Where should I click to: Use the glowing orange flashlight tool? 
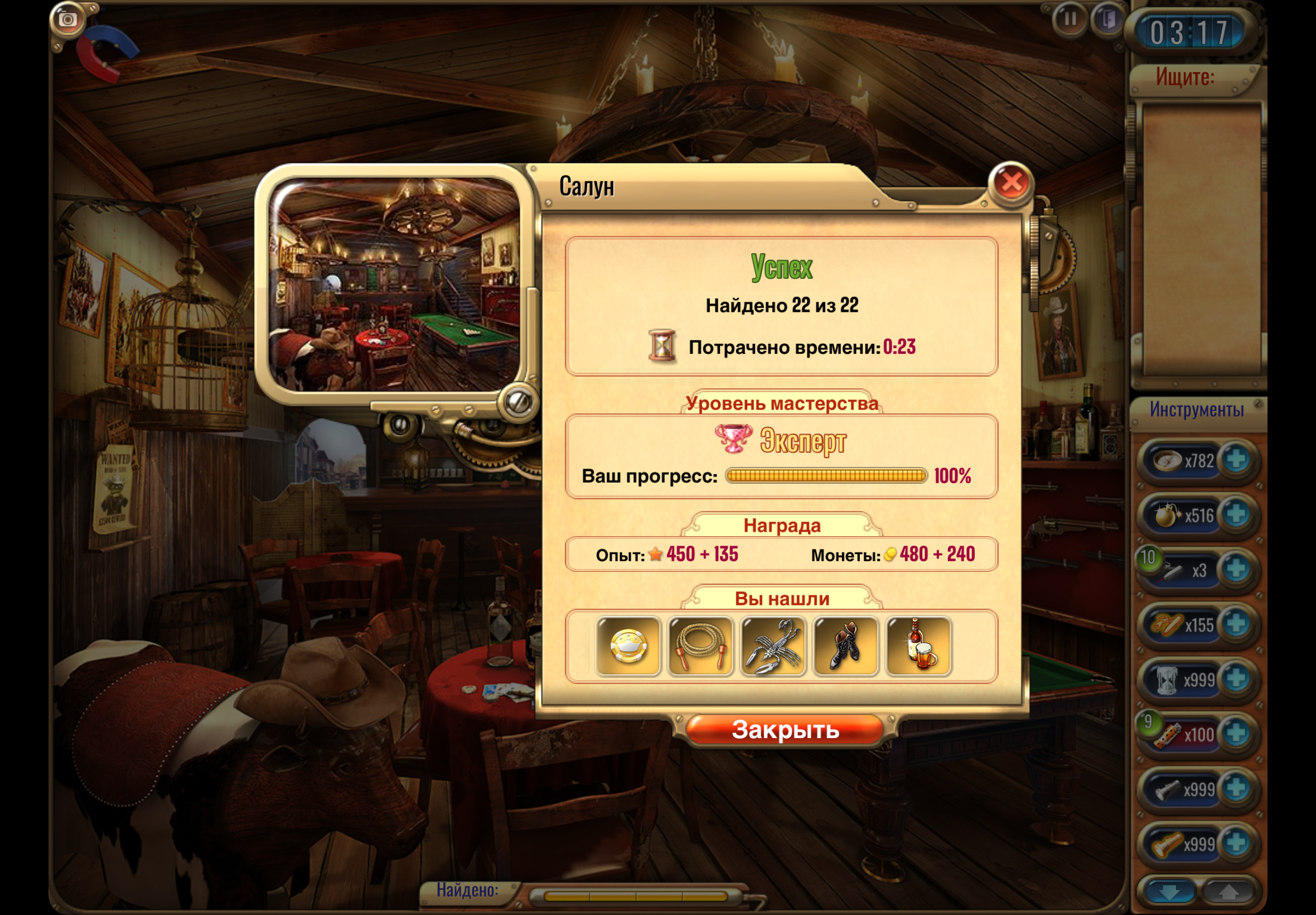click(1167, 845)
